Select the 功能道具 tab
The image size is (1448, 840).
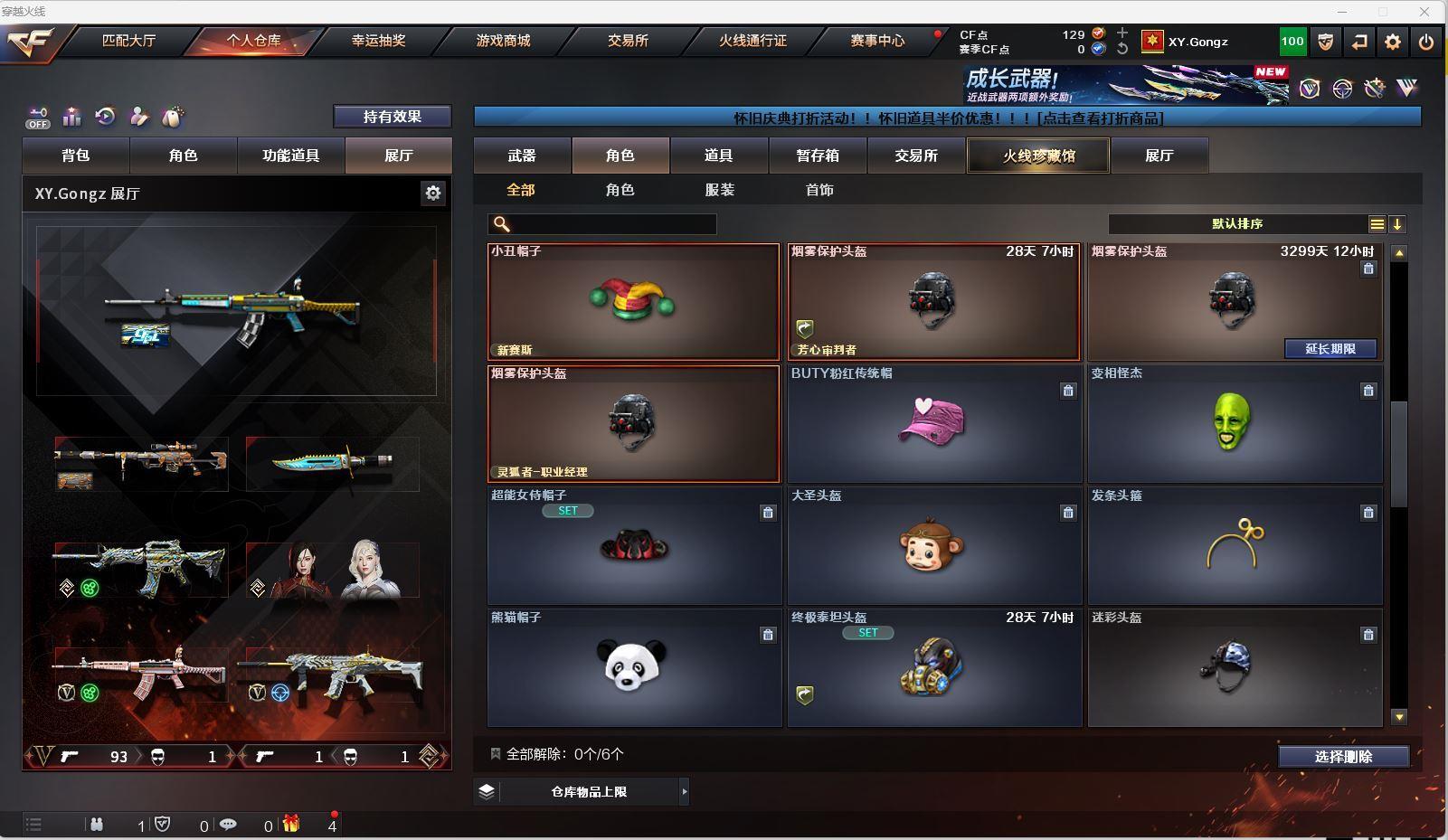point(290,156)
